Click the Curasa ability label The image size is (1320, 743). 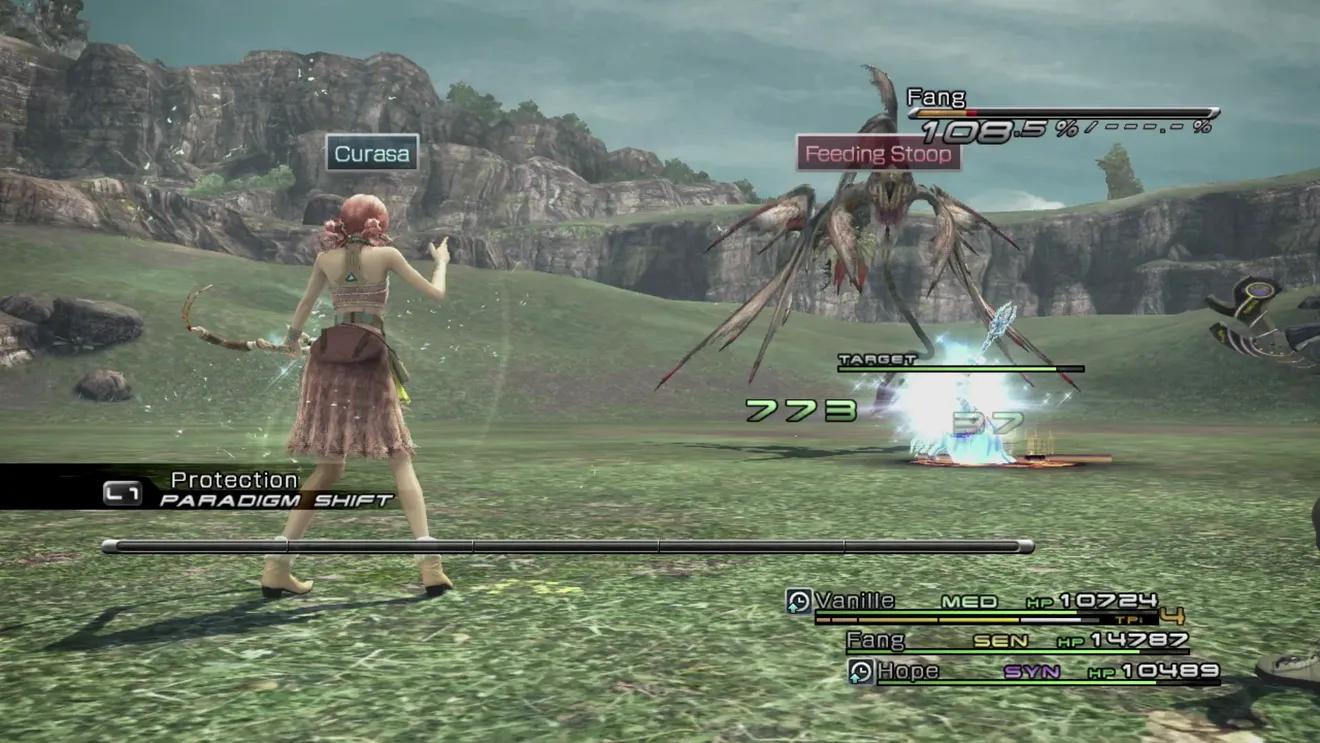click(x=372, y=154)
